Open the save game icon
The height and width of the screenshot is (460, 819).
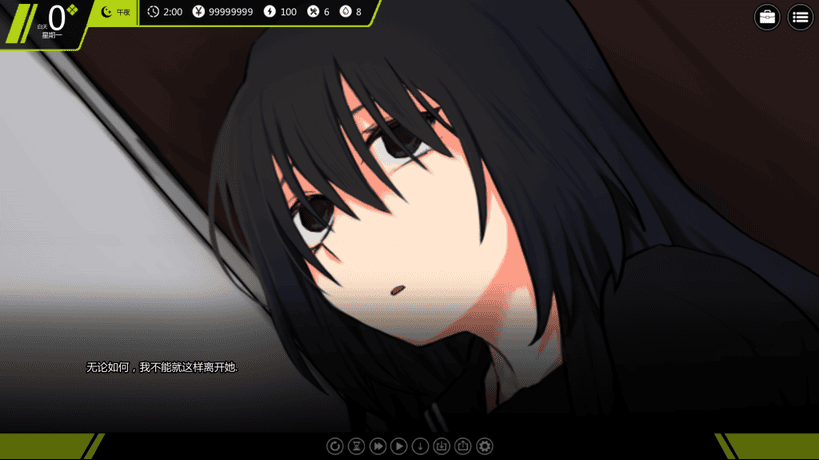coord(442,446)
